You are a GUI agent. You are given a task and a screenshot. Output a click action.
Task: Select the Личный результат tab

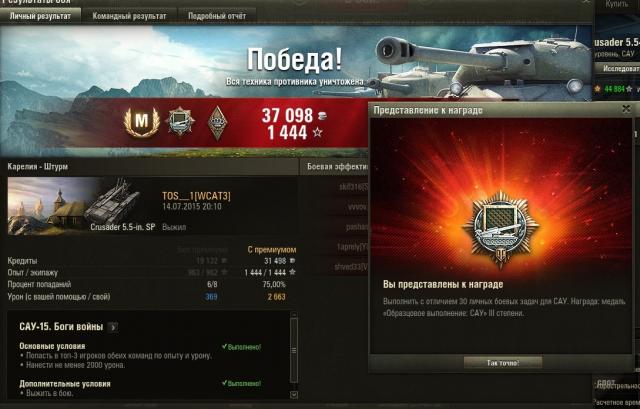[42, 16]
